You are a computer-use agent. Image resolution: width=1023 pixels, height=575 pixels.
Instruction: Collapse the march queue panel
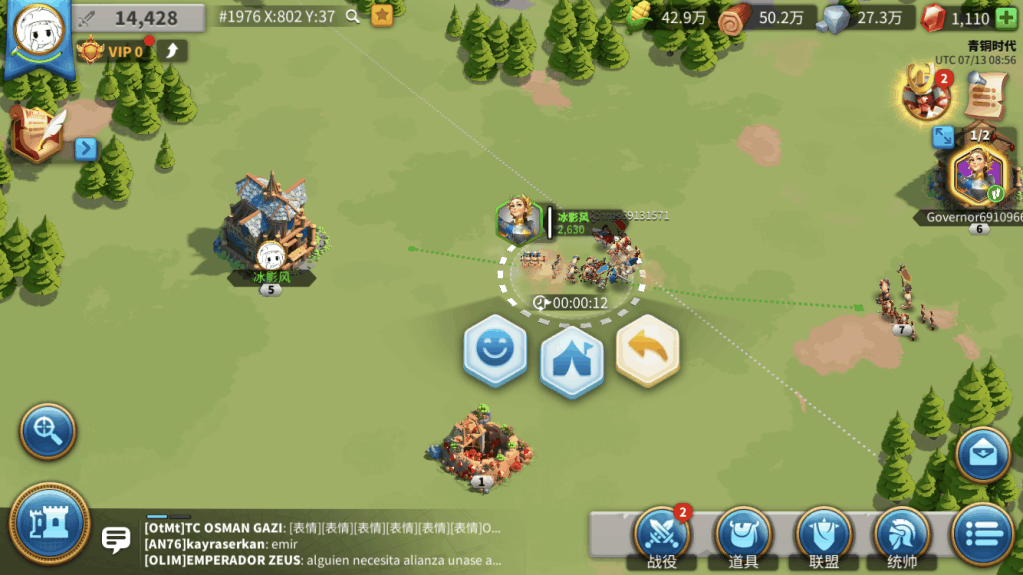(943, 137)
